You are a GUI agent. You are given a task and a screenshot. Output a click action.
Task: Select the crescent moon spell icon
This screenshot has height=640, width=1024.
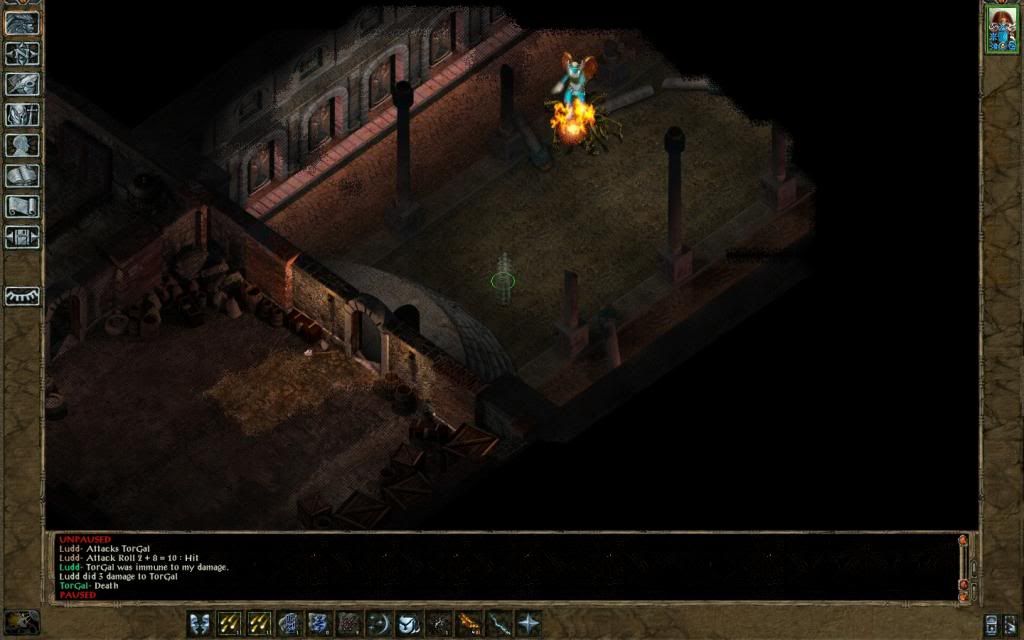(x=379, y=624)
